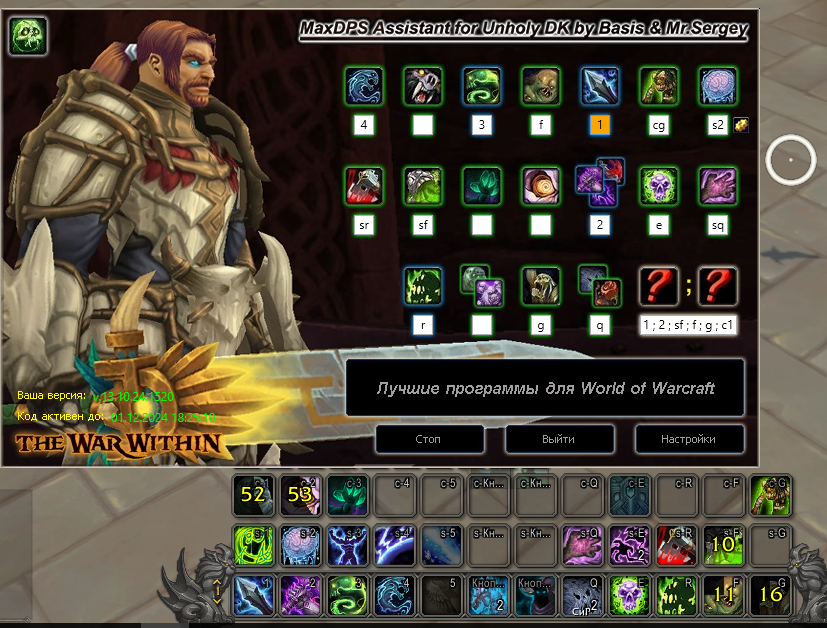Click the green skull icon in the panel corner
This screenshot has width=827, height=628.
coord(28,36)
